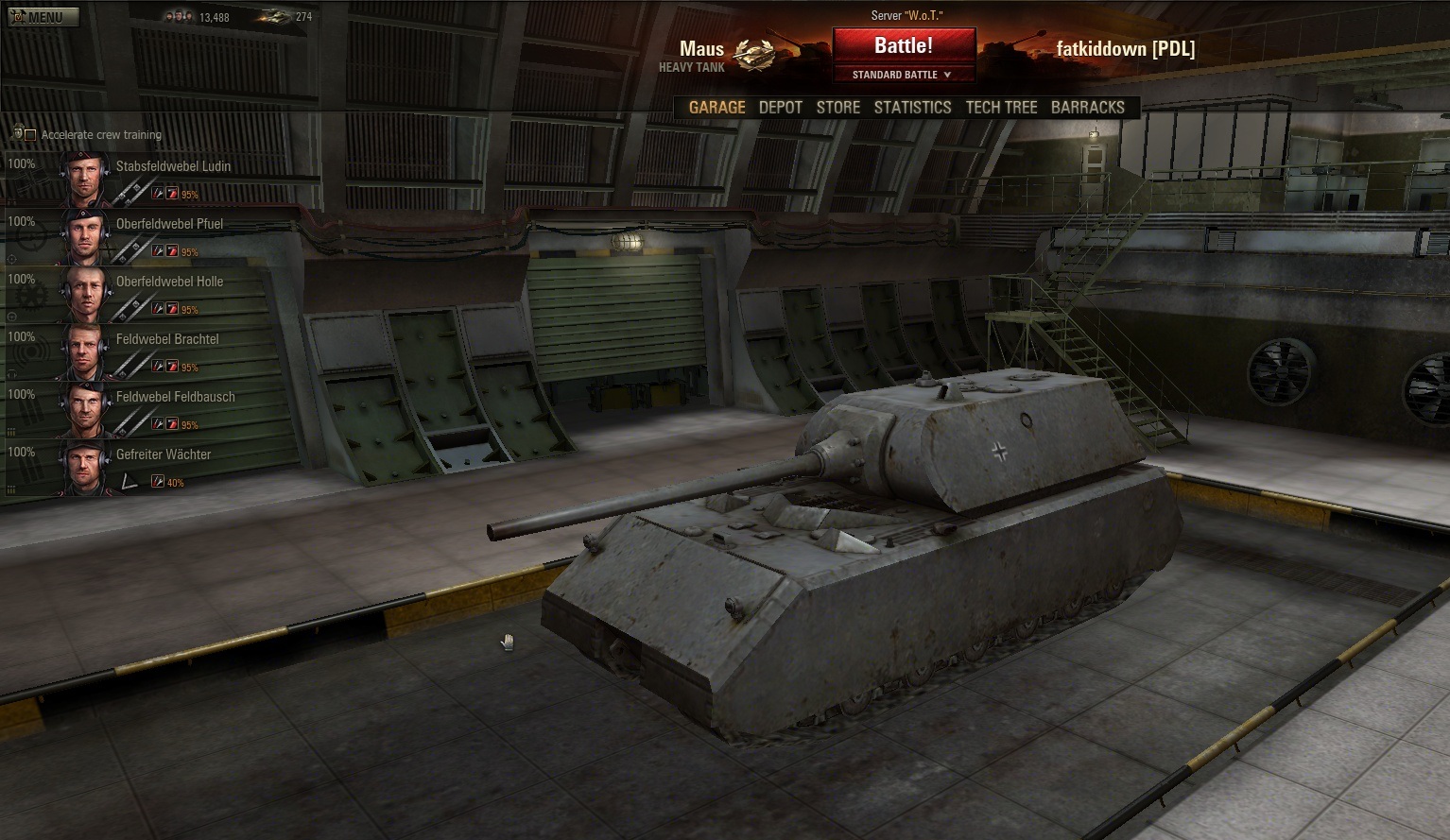Viewport: 1450px width, 840px height.
Task: Switch to the TECH TREE tab
Action: [x=1001, y=107]
